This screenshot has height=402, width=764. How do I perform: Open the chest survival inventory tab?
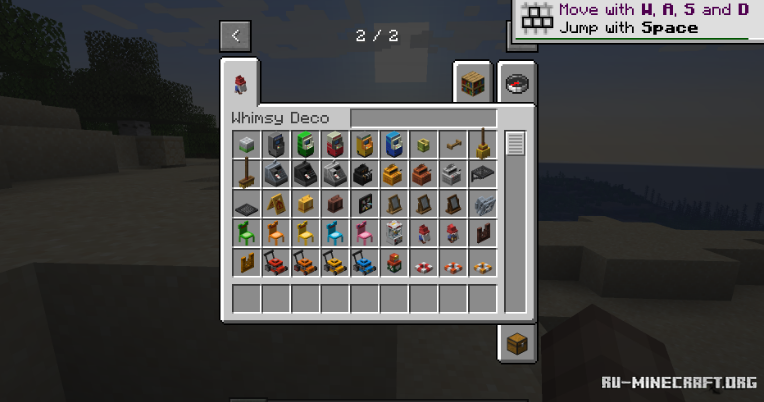516,343
